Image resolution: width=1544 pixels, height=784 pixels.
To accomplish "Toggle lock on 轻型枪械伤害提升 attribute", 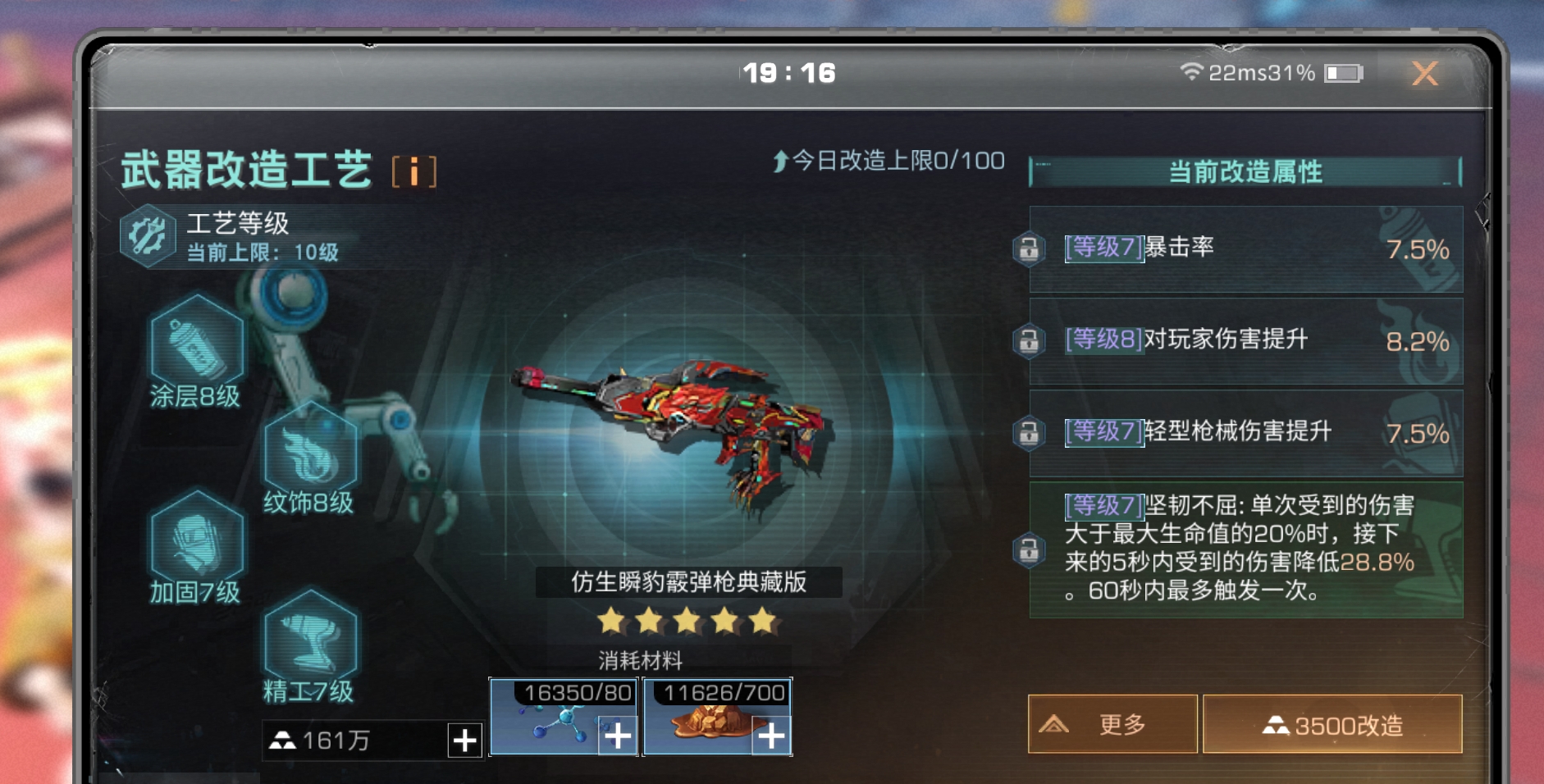I will point(1029,432).
